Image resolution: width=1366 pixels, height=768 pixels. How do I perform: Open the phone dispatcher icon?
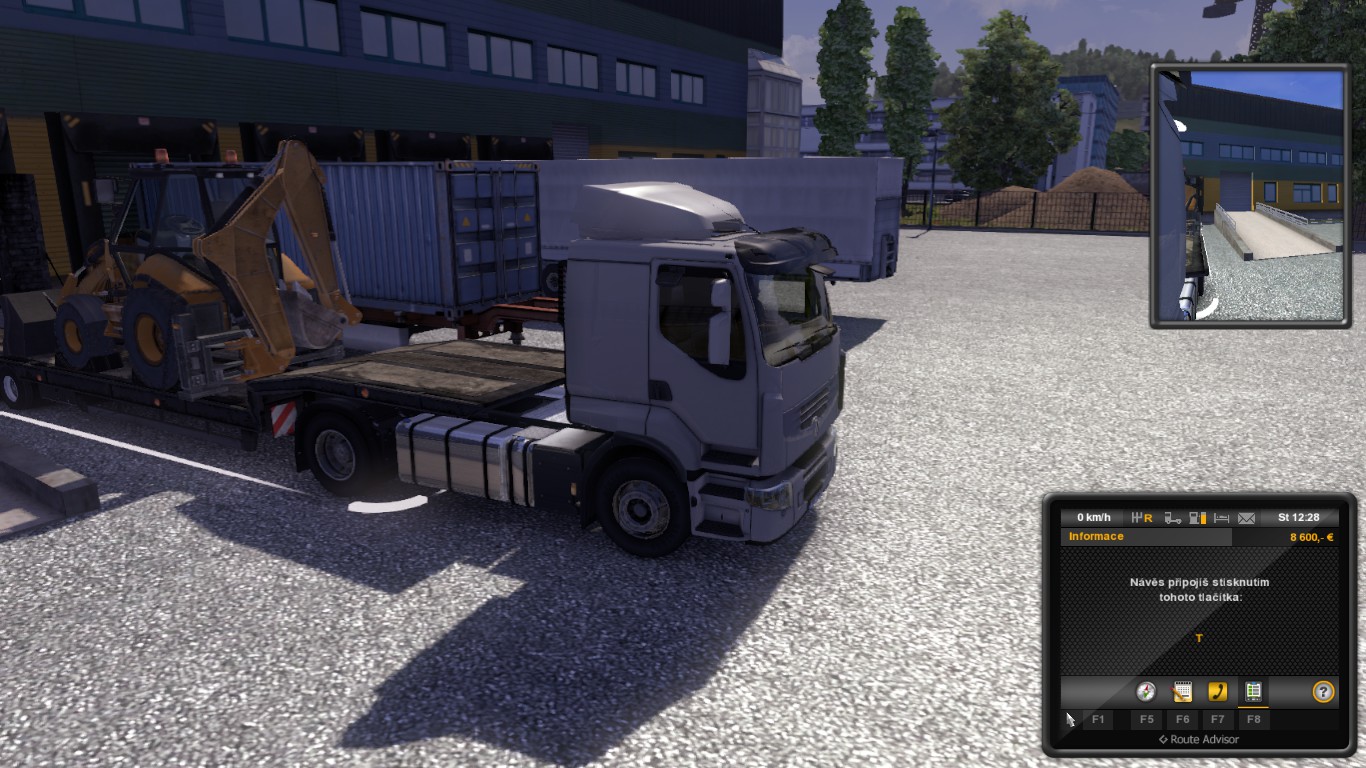click(x=1218, y=691)
